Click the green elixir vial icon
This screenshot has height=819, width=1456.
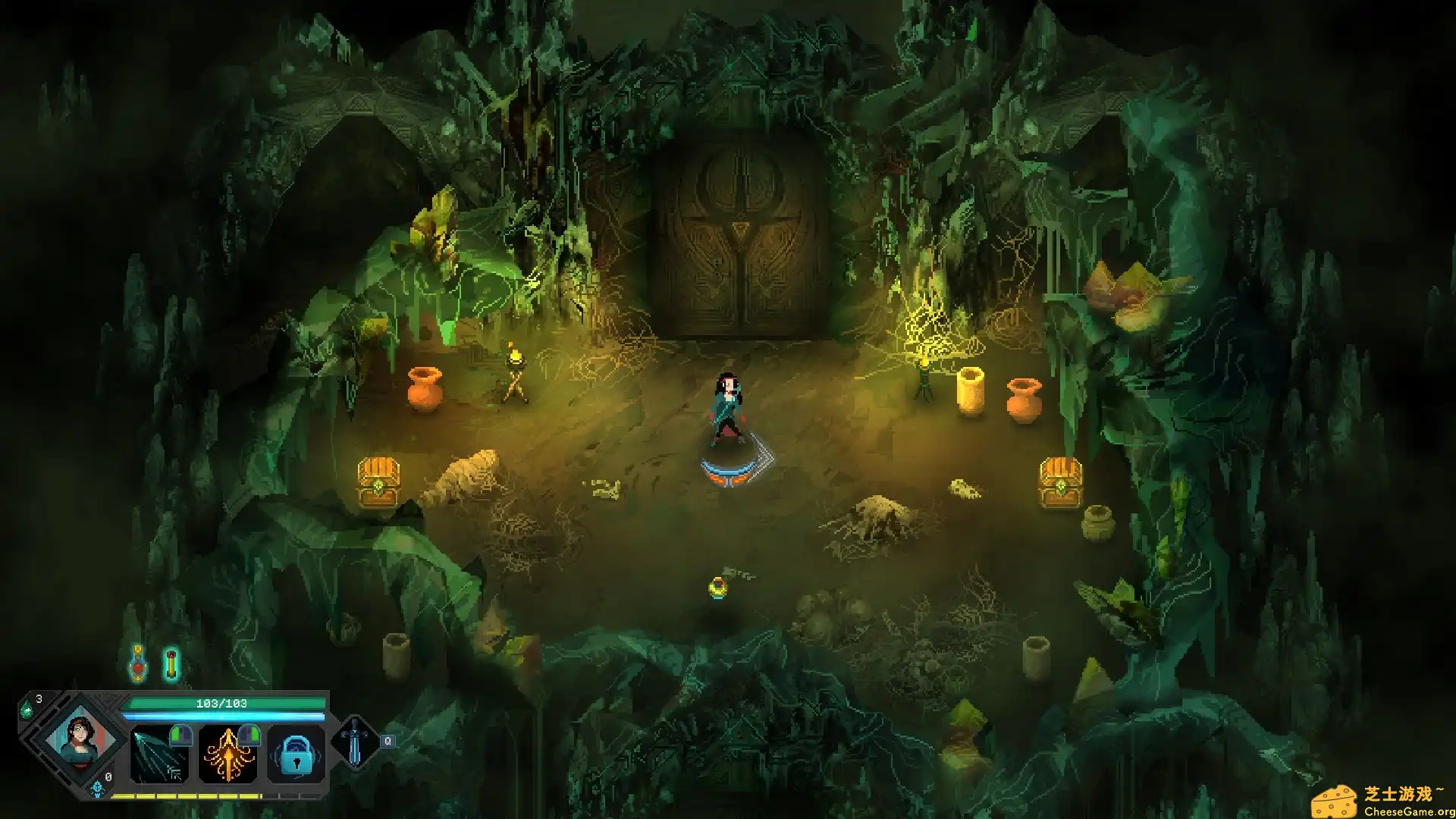pos(170,664)
